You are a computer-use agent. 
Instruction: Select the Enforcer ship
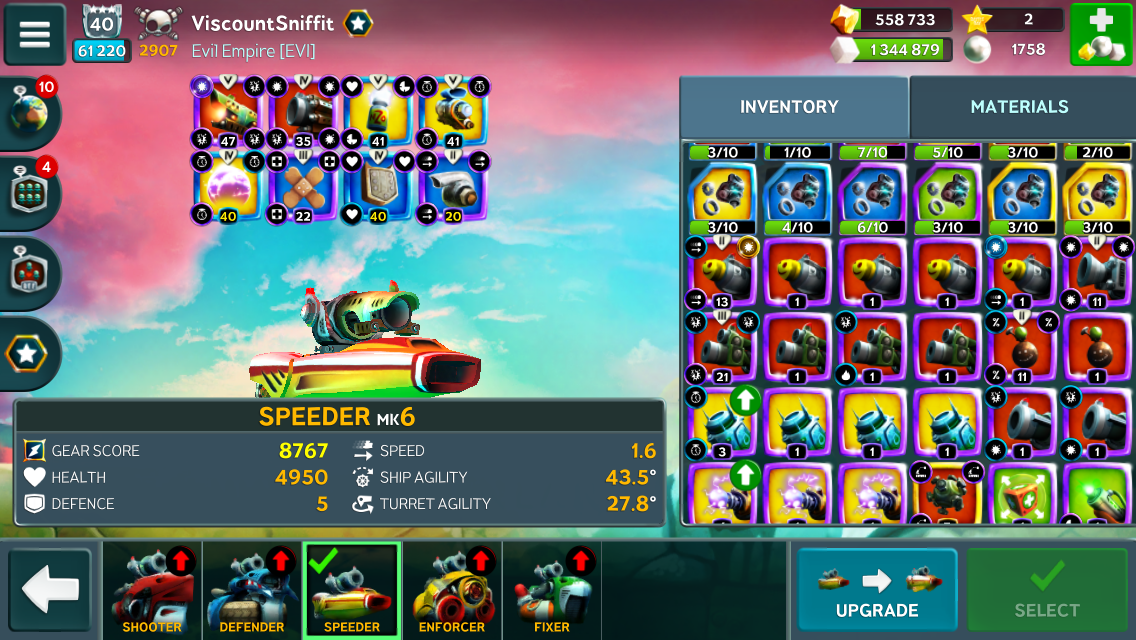(x=452, y=590)
